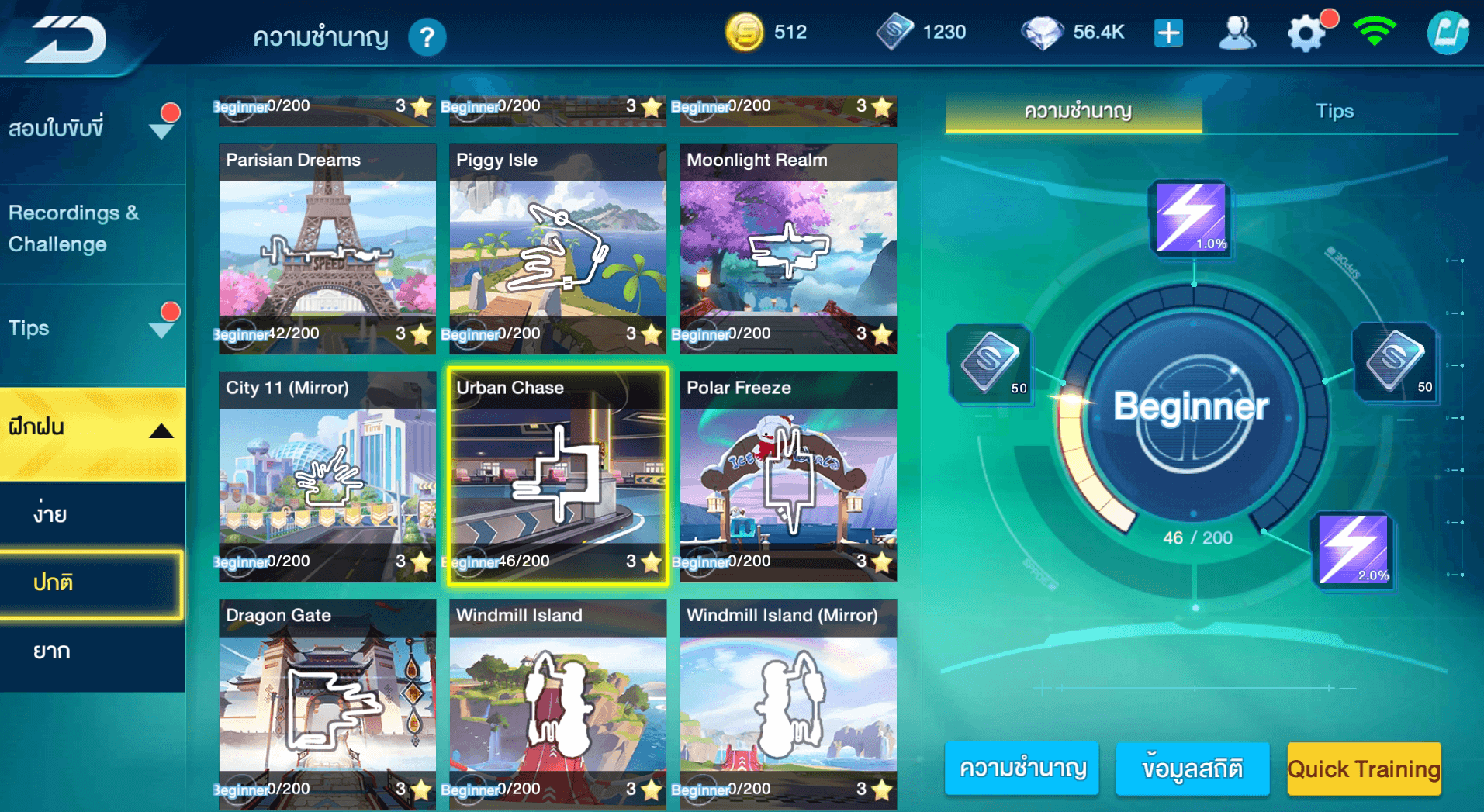This screenshot has width=1484, height=812.
Task: Collapse the ฝึกฝน practice section
Action: click(x=92, y=428)
